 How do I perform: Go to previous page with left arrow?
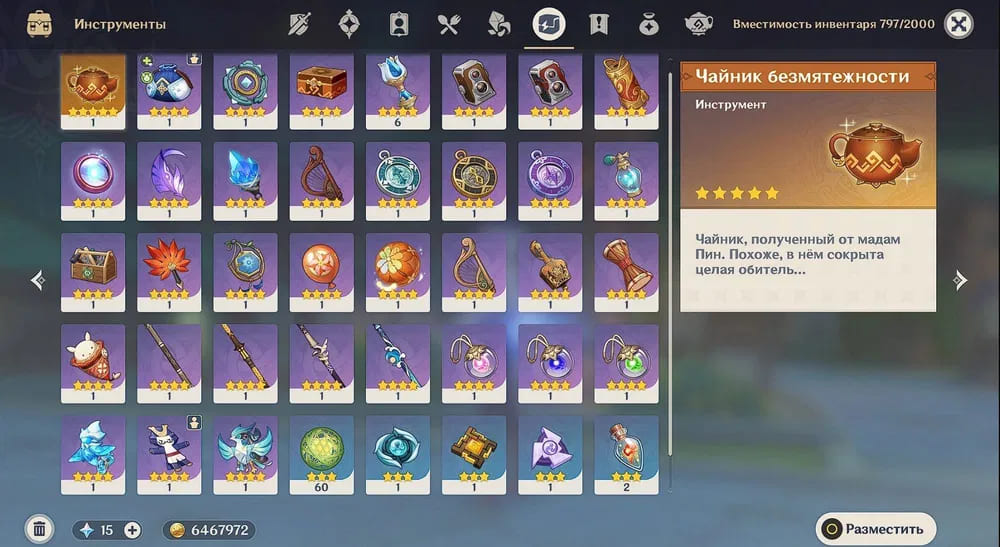pos(38,281)
